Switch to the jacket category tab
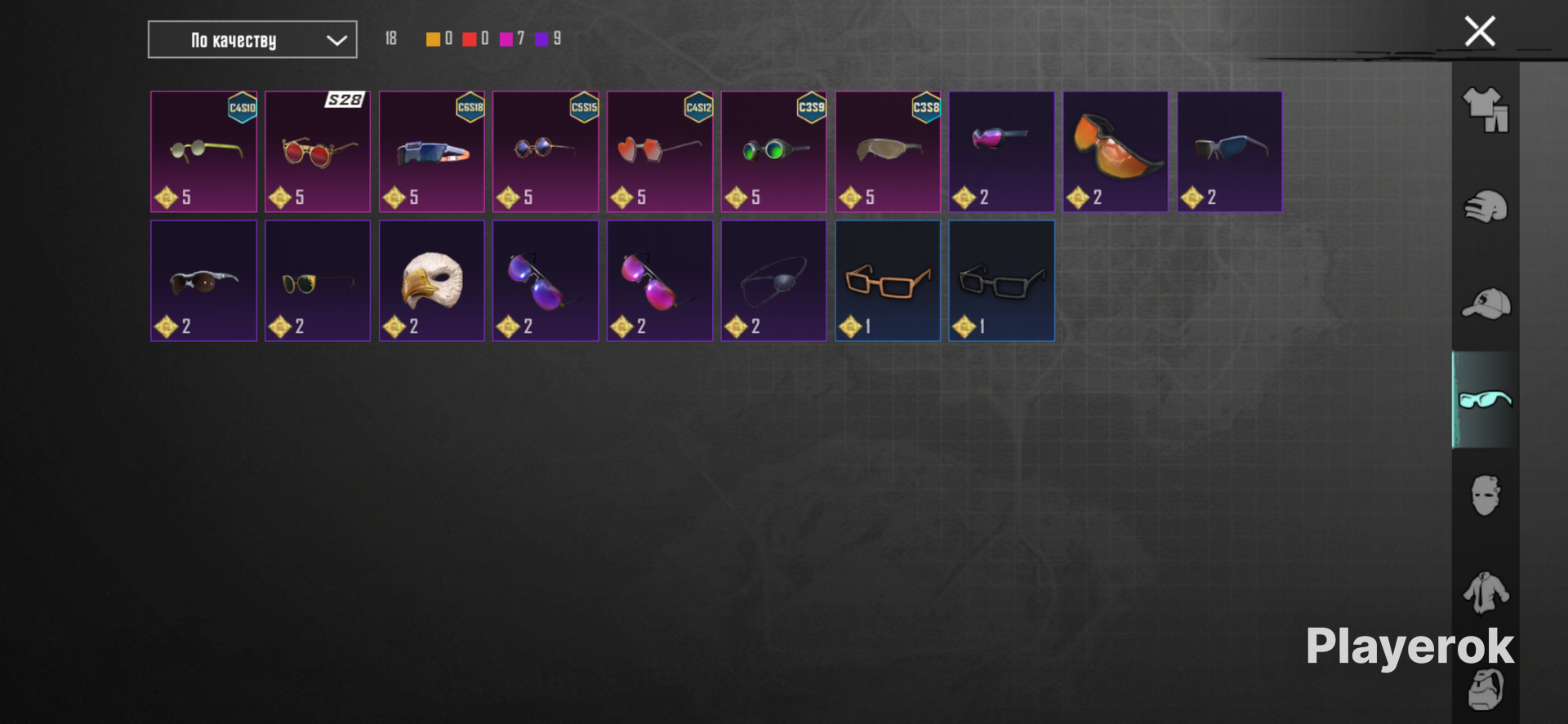This screenshot has width=1568, height=724. coord(1486,593)
